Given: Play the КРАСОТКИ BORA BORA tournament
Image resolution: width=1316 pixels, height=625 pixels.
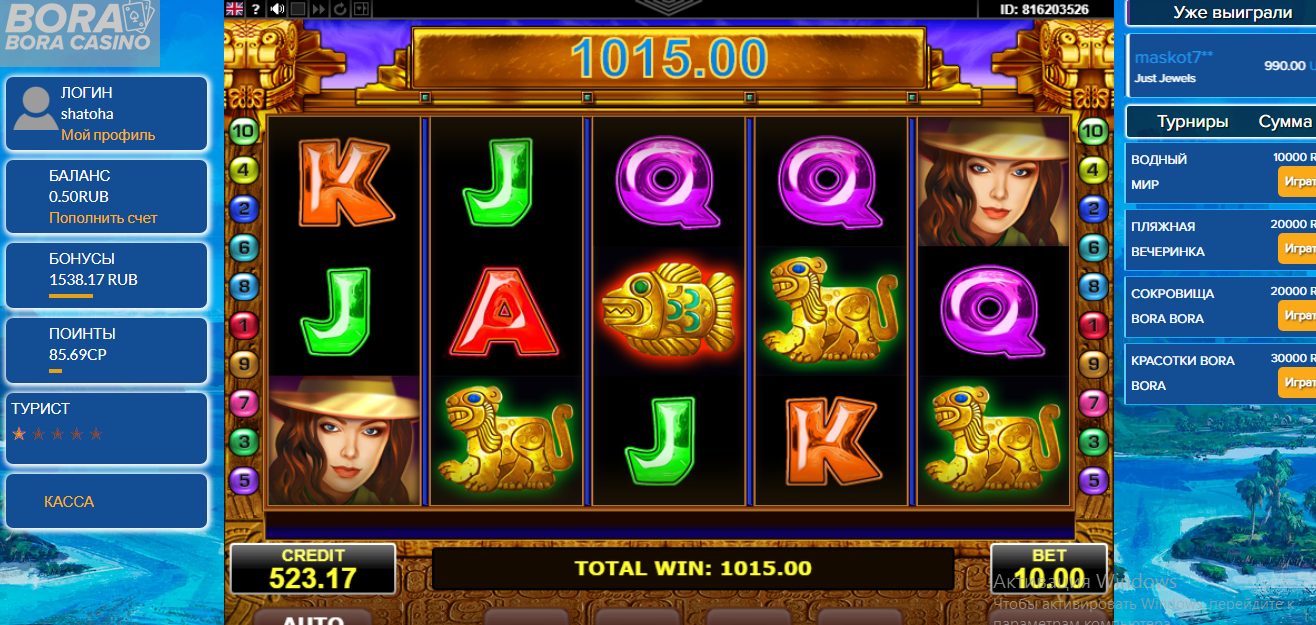Looking at the screenshot, I should pyautogui.click(x=1297, y=382).
